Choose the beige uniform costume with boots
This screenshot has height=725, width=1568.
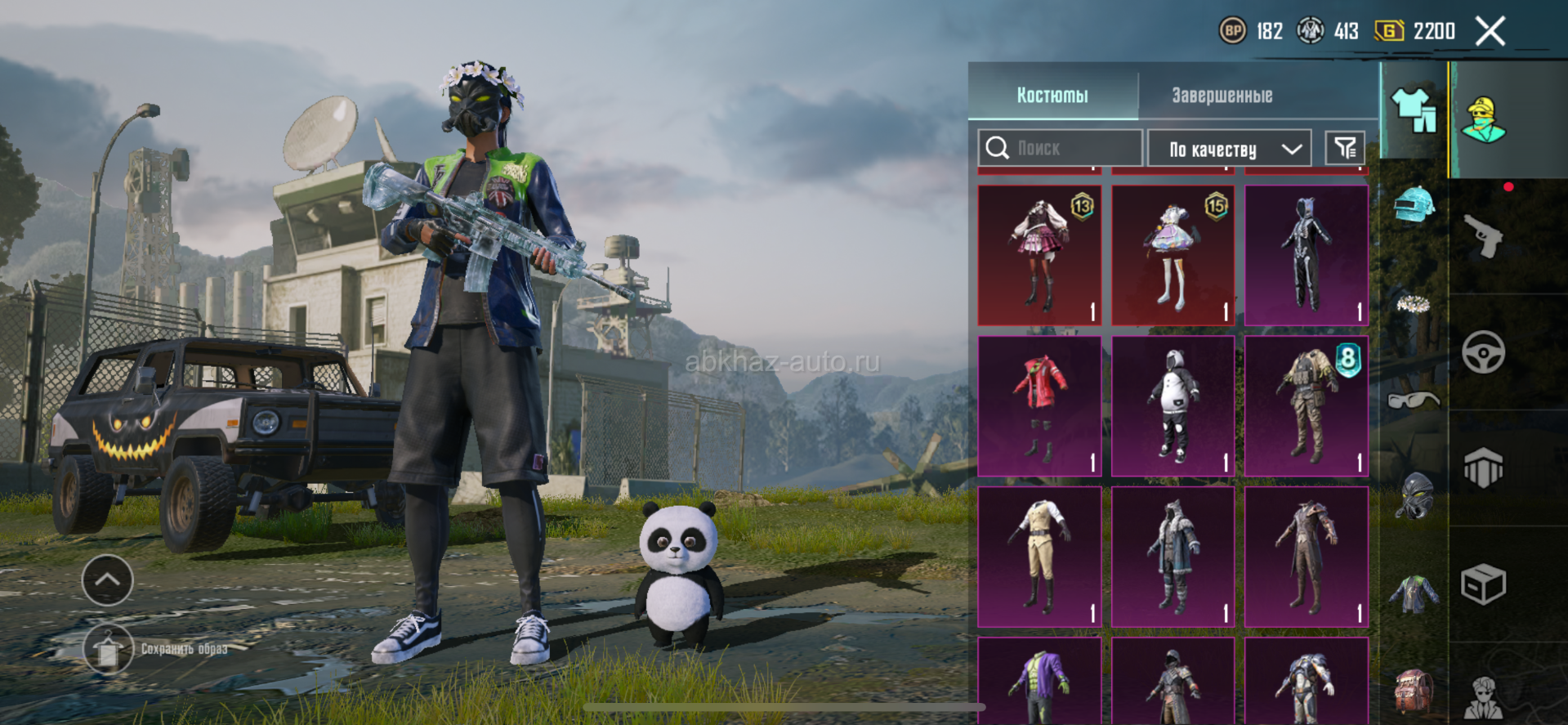pos(1039,557)
